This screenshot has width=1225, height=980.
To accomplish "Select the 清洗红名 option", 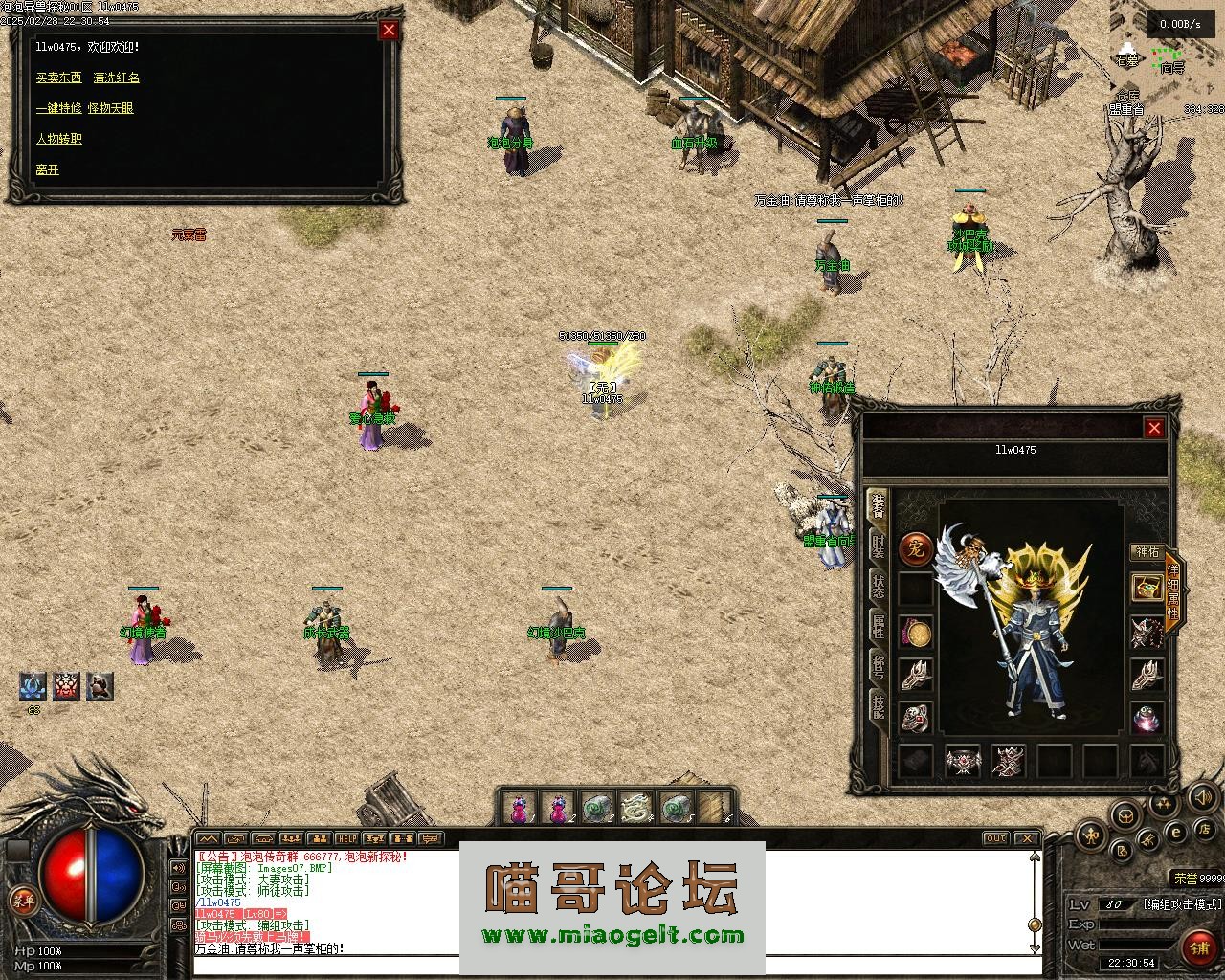I will click(117, 78).
